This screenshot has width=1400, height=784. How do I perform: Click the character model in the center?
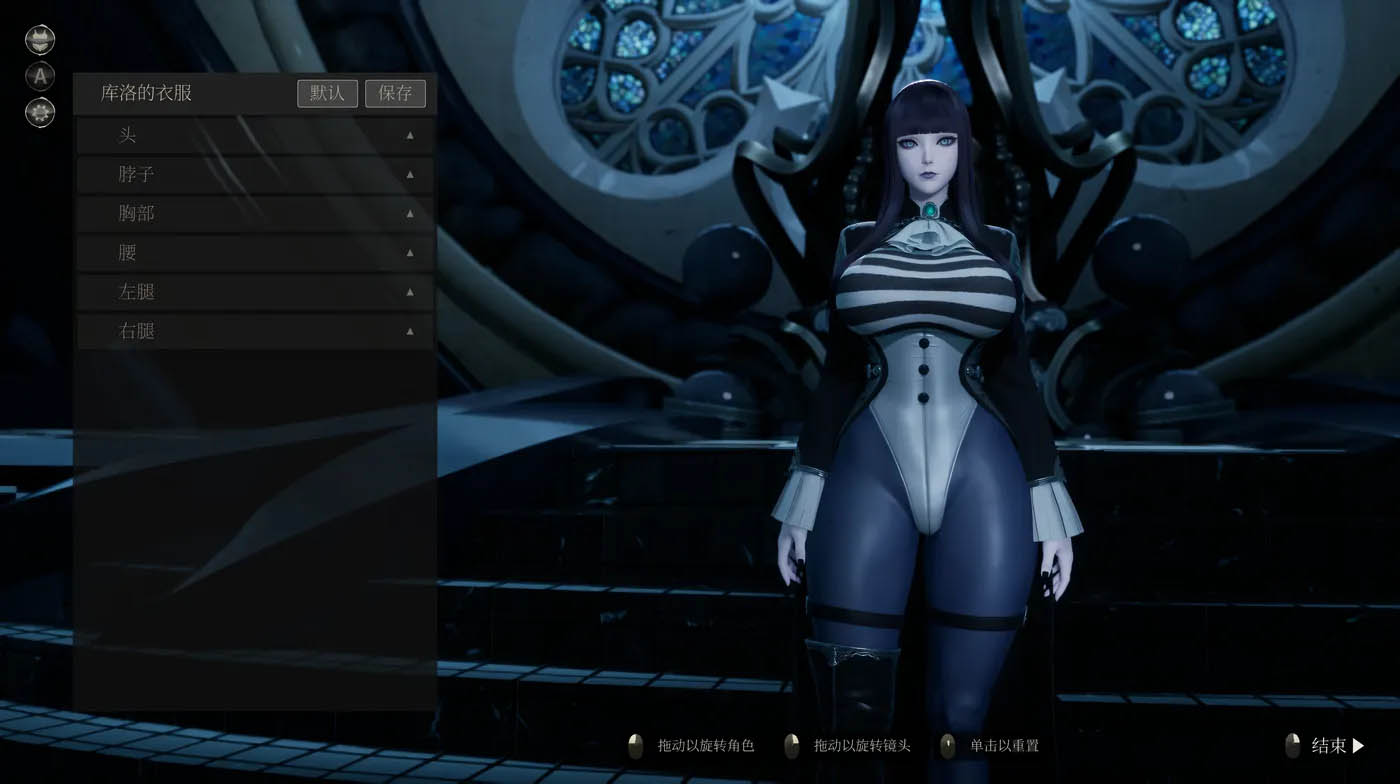(930, 400)
